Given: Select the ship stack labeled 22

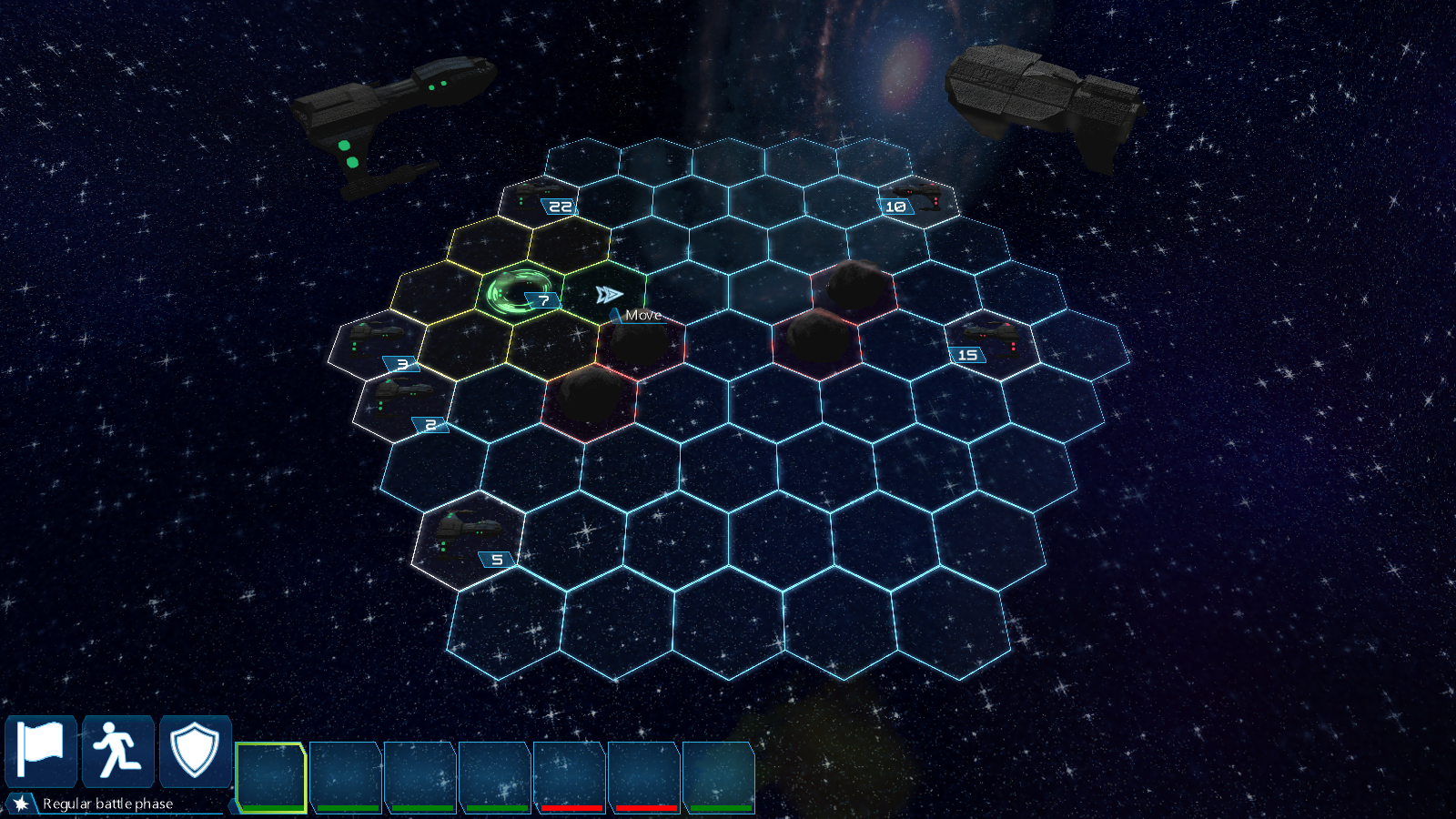Looking at the screenshot, I should click(540, 197).
